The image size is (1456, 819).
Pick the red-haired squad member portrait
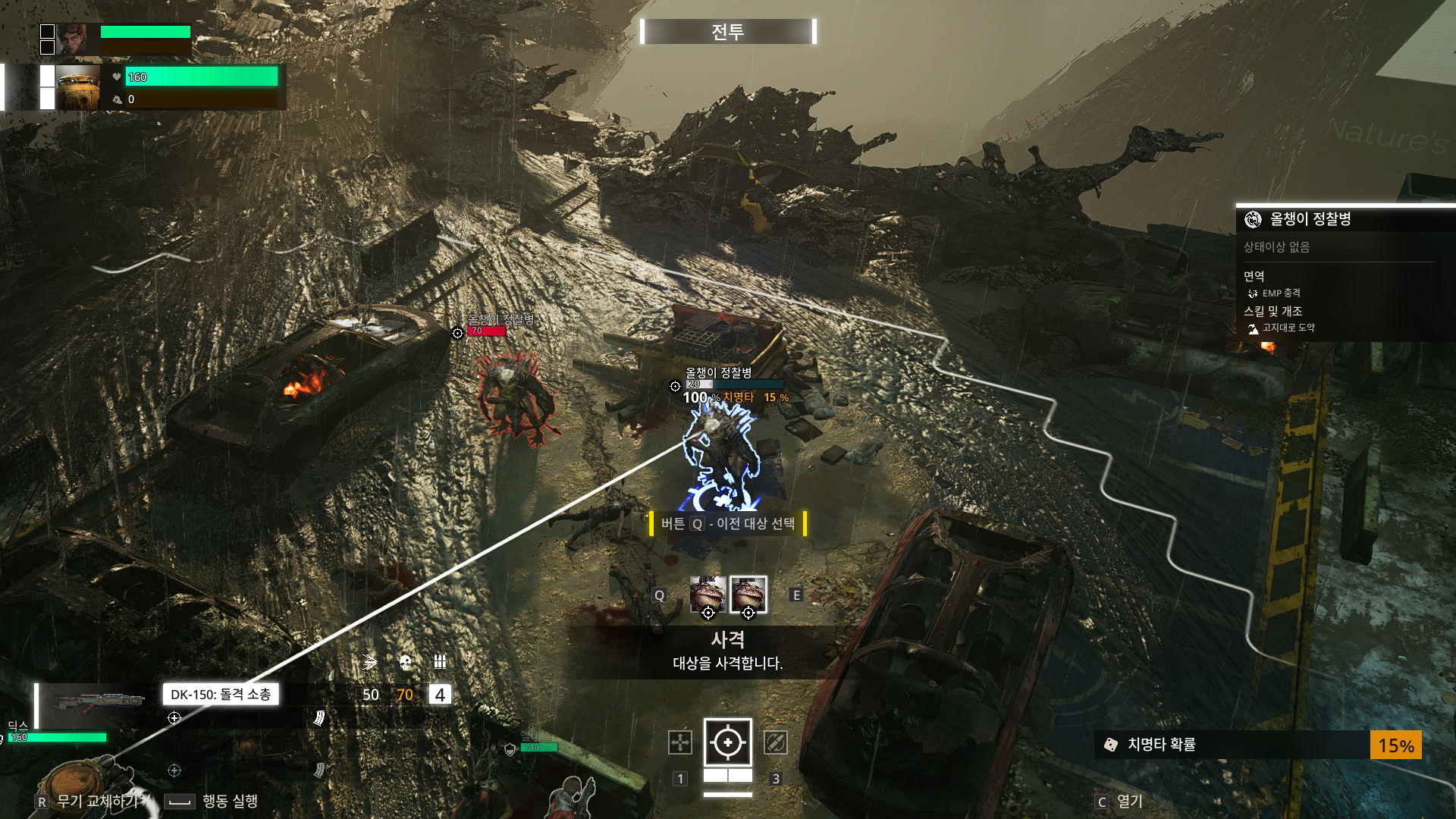[72, 39]
